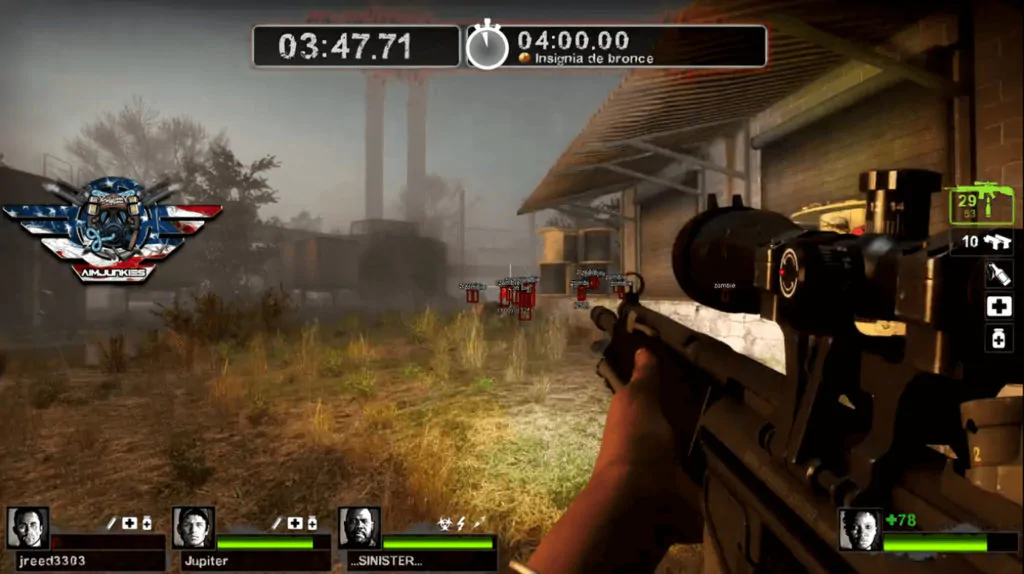Click the AimJunkies overlay logo

coord(113,229)
